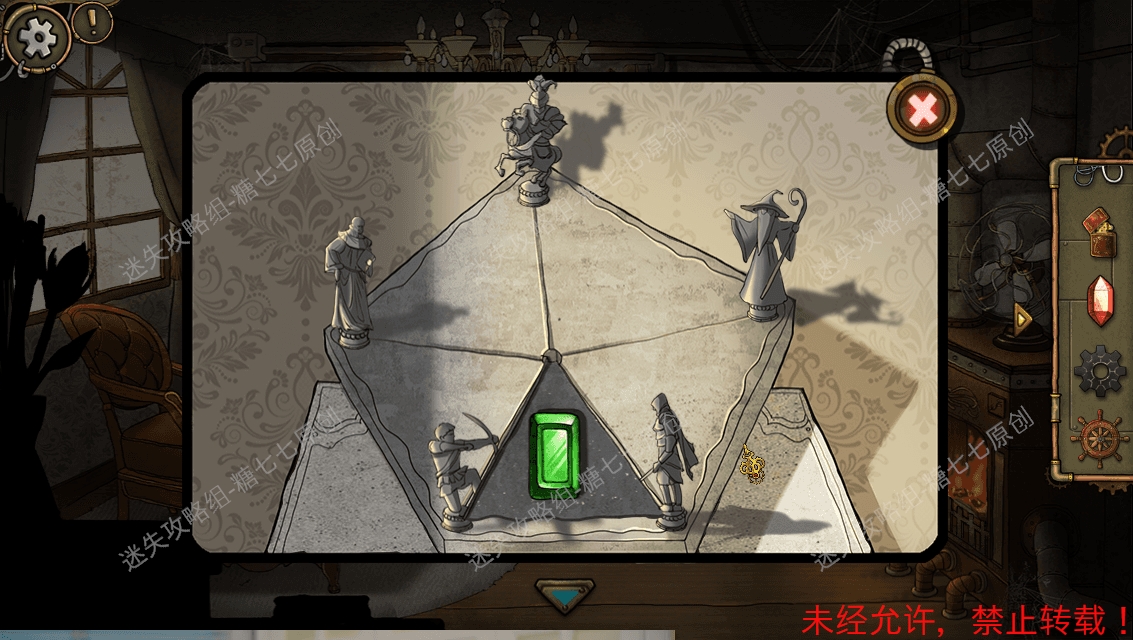Viewport: 1133px width, 640px height.
Task: Pick the dark gear inventory item
Action: (1100, 370)
